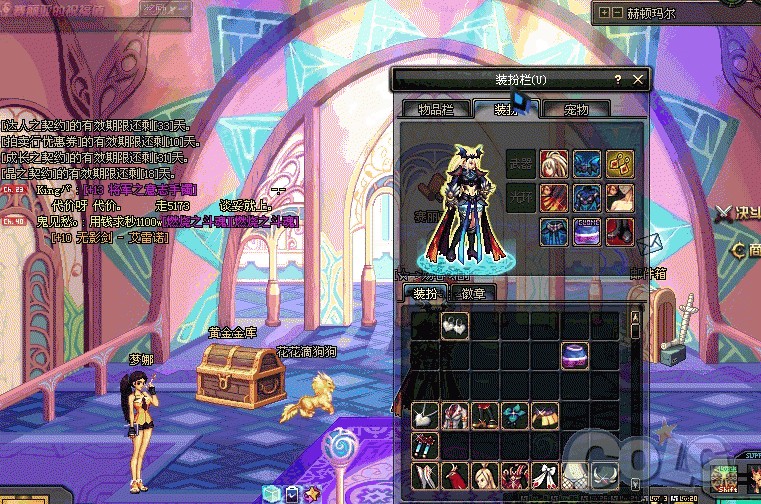This screenshot has width=761, height=504.
Task: Select the white heart earrings item
Action: coord(455,325)
